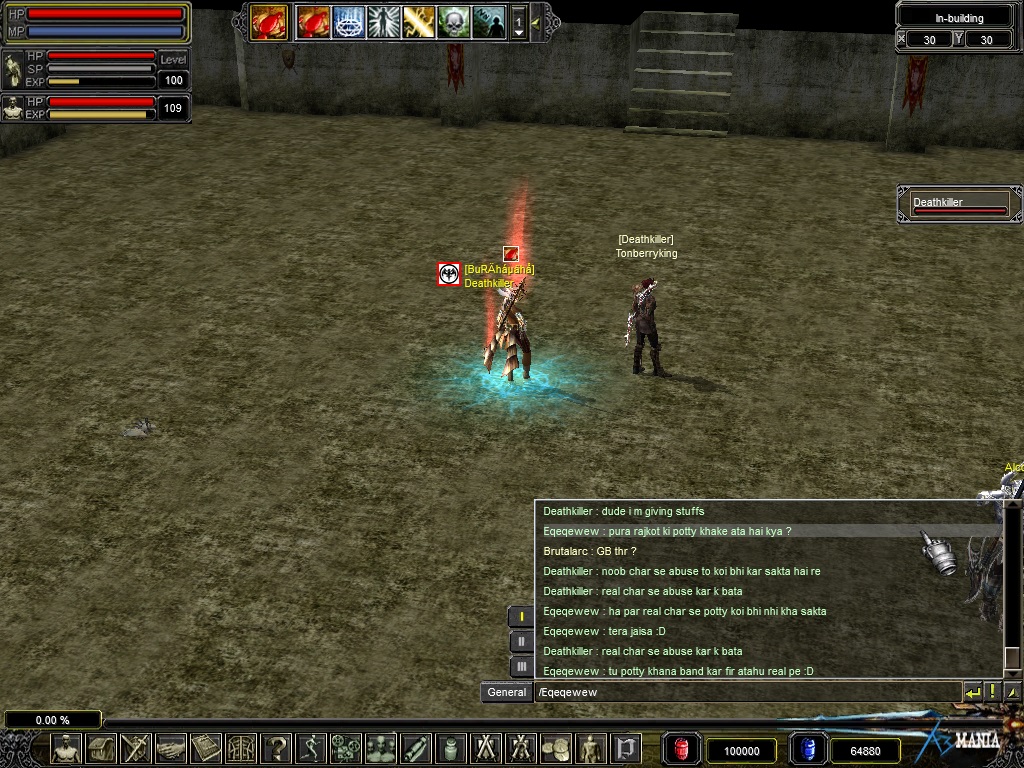This screenshot has height=768, width=1024.
Task: Use the red HP potion slot
Action: point(681,749)
